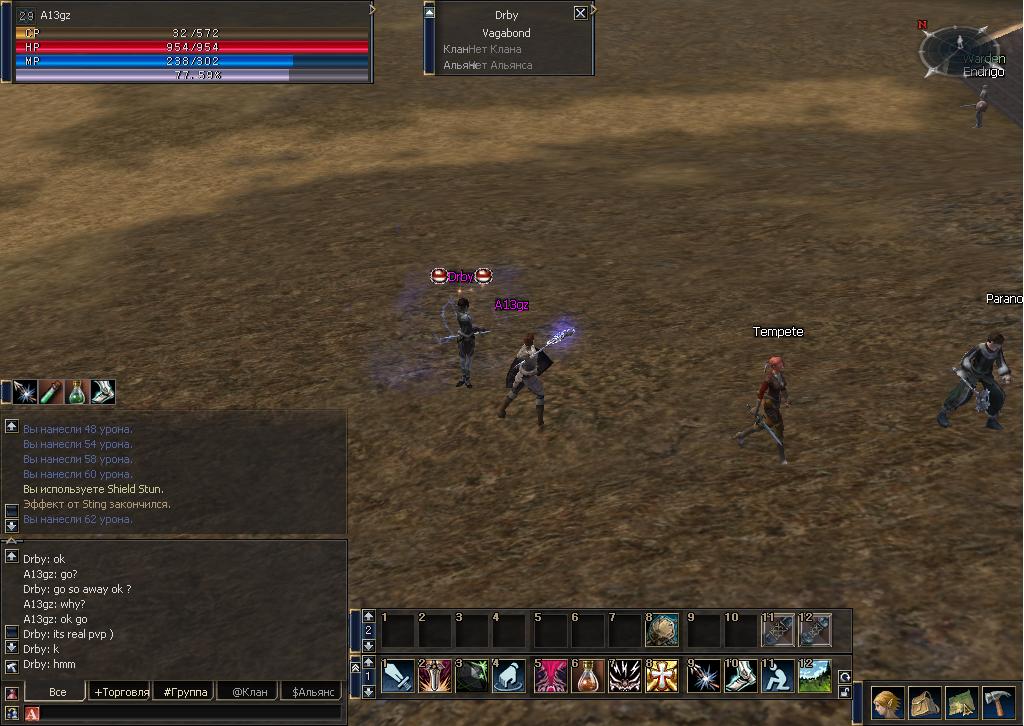This screenshot has width=1024, height=726.
Task: Activate the sword attack skill in slot 1
Action: click(x=397, y=675)
